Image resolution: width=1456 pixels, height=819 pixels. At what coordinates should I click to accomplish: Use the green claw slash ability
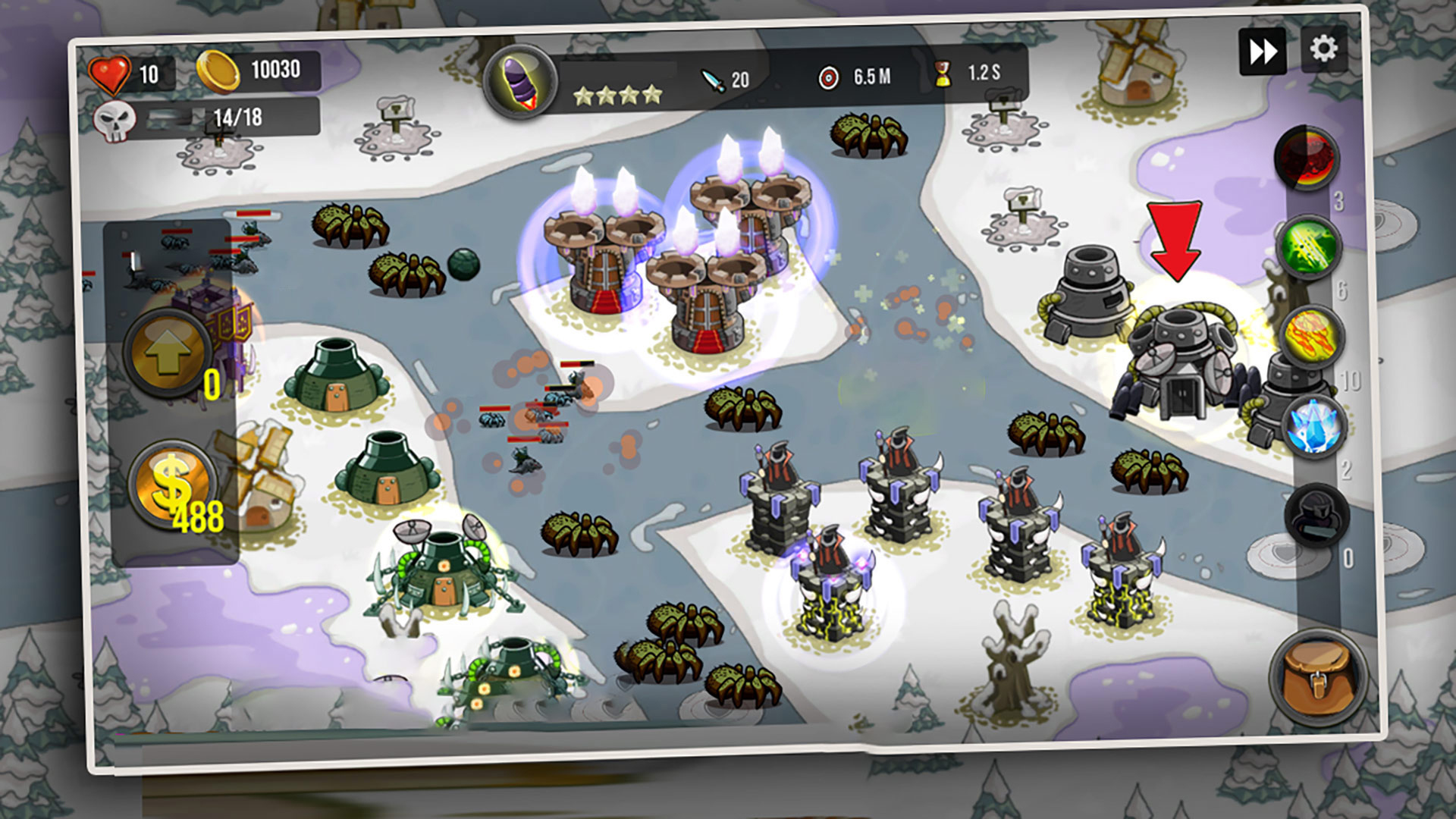[1309, 246]
